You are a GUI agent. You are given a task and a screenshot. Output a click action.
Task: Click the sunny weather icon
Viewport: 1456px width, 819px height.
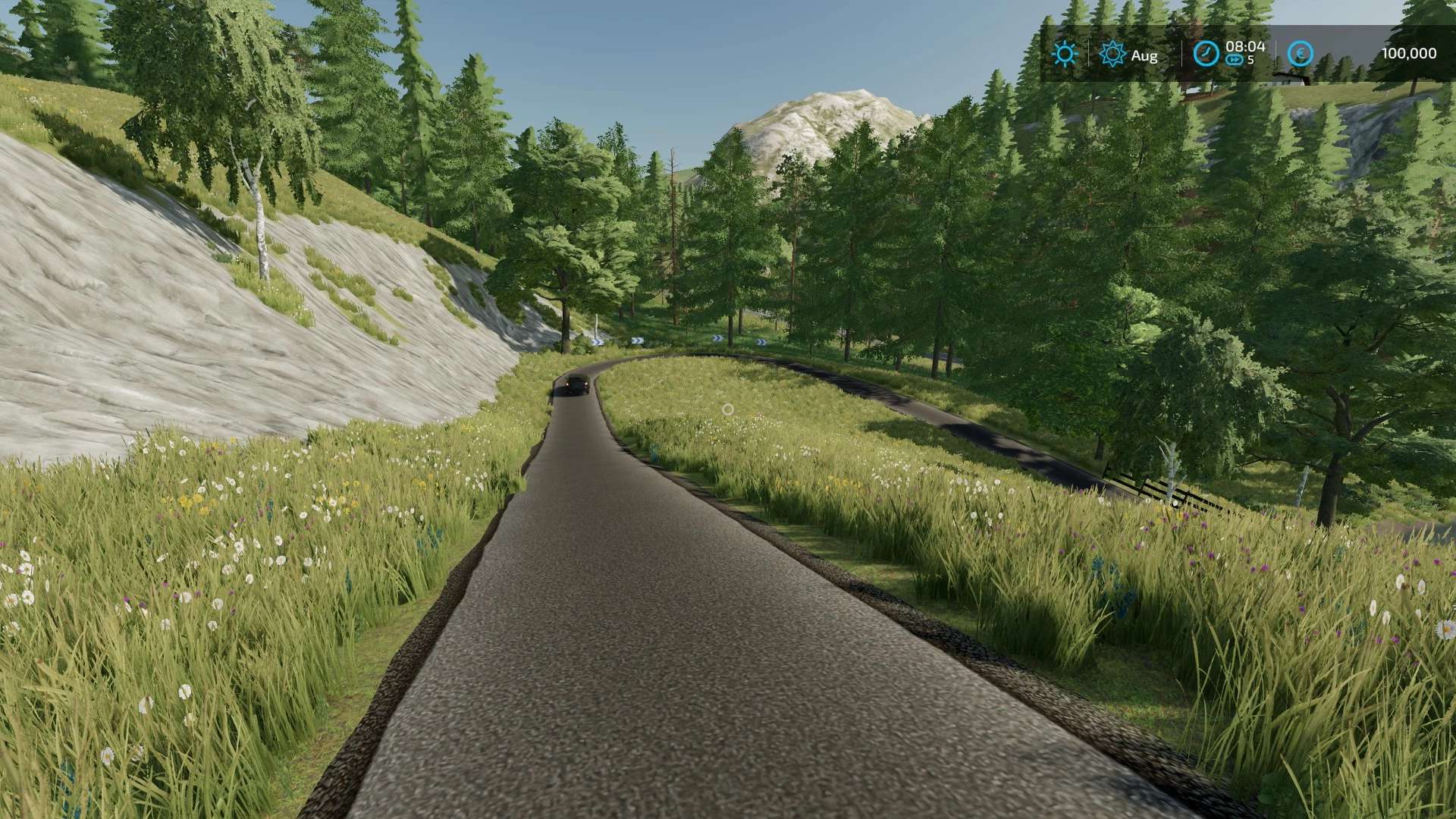1065,54
